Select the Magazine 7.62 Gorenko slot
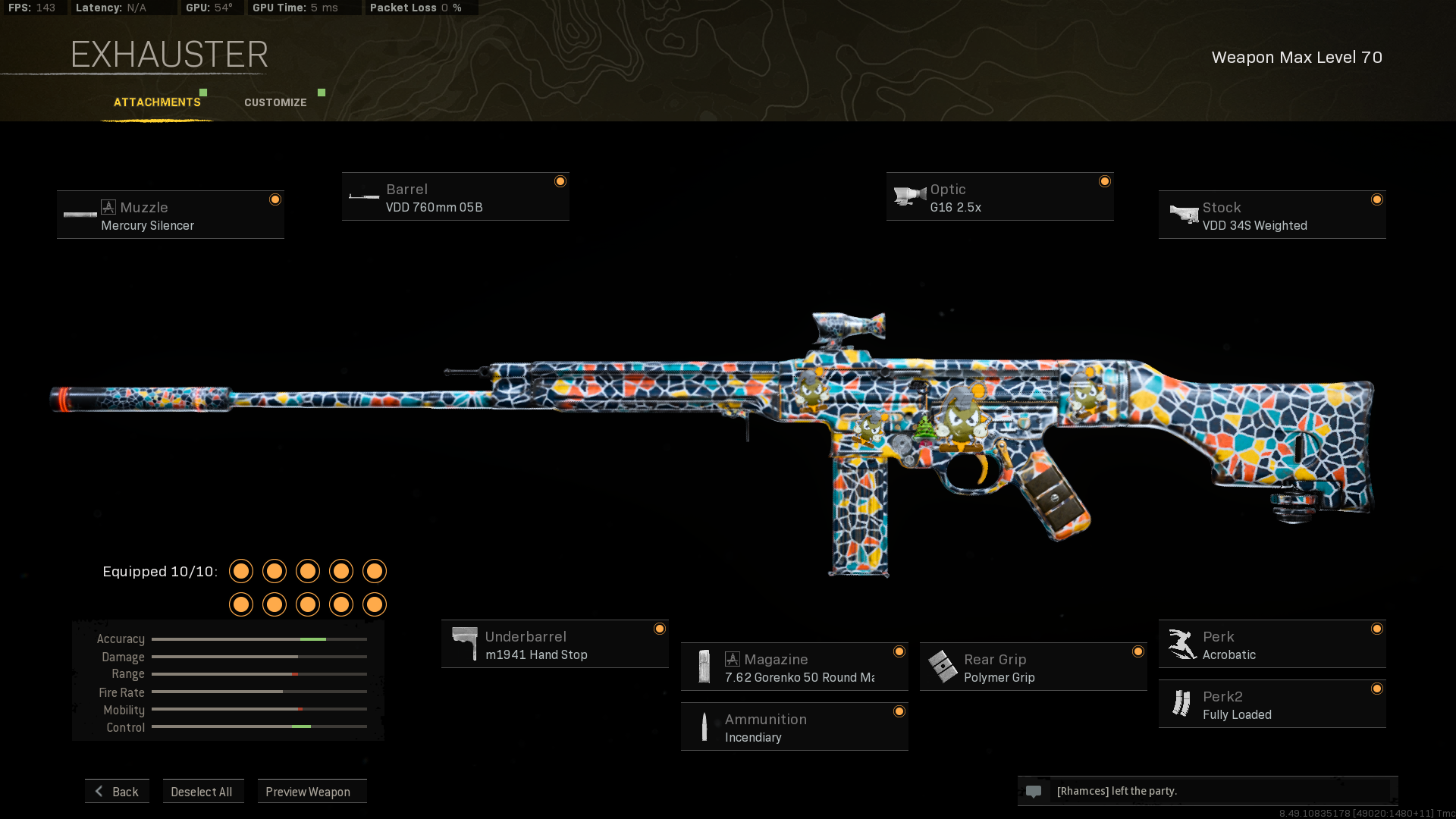Viewport: 1456px width, 819px height. (794, 667)
